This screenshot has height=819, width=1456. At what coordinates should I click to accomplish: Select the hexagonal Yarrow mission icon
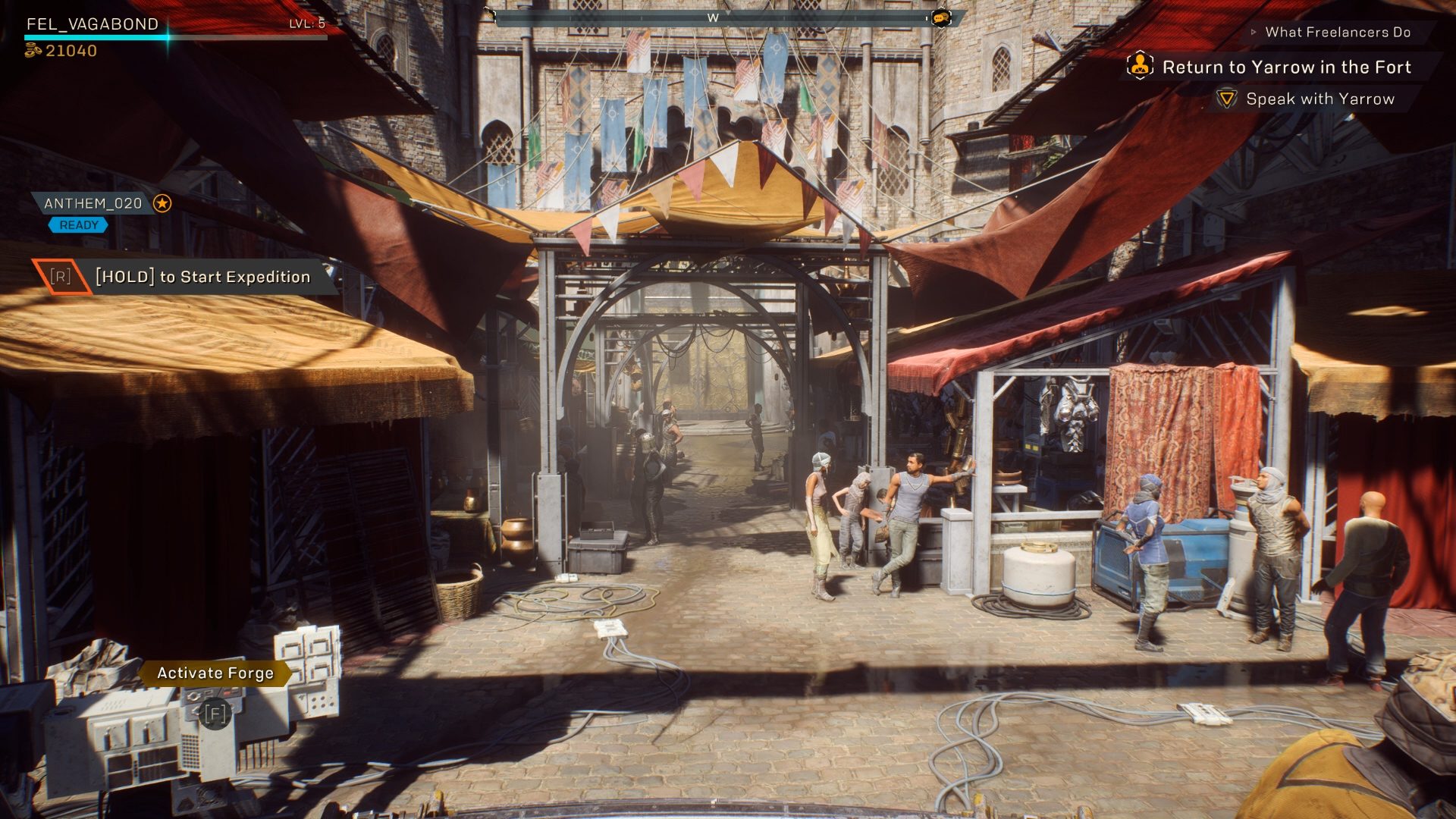(1139, 67)
